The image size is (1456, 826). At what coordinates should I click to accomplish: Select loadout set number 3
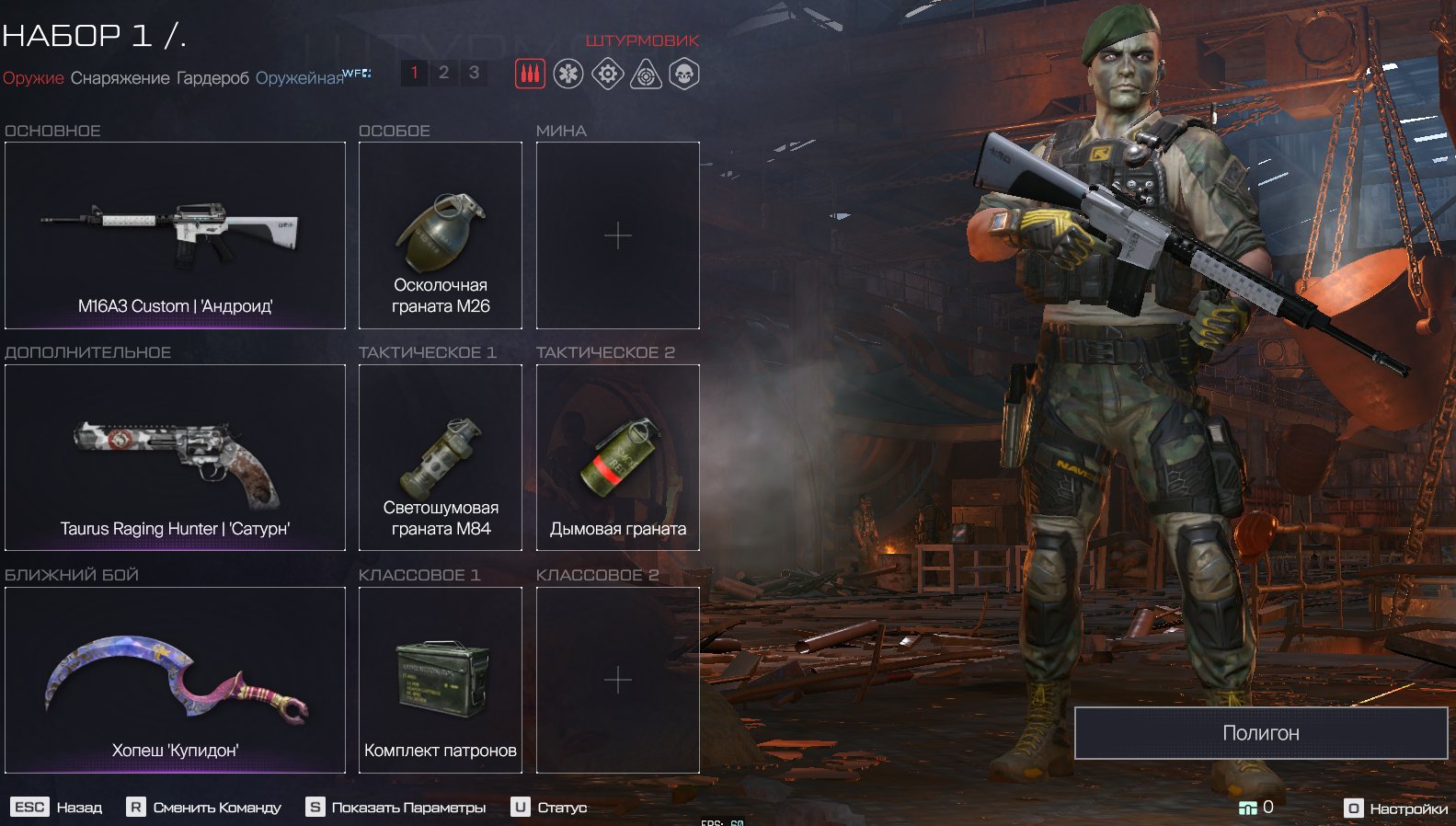[x=474, y=73]
